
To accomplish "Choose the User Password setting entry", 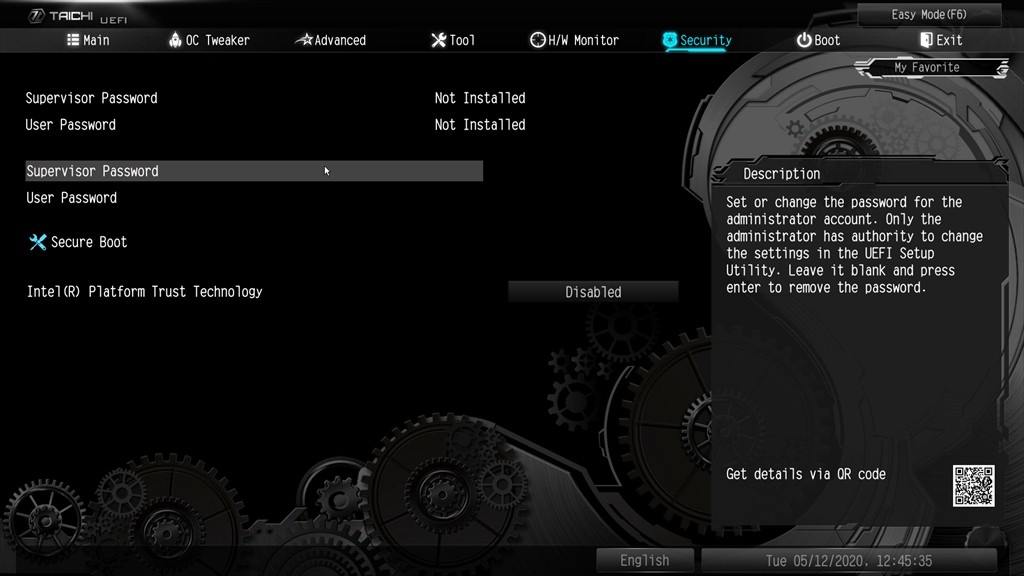I will tap(72, 198).
